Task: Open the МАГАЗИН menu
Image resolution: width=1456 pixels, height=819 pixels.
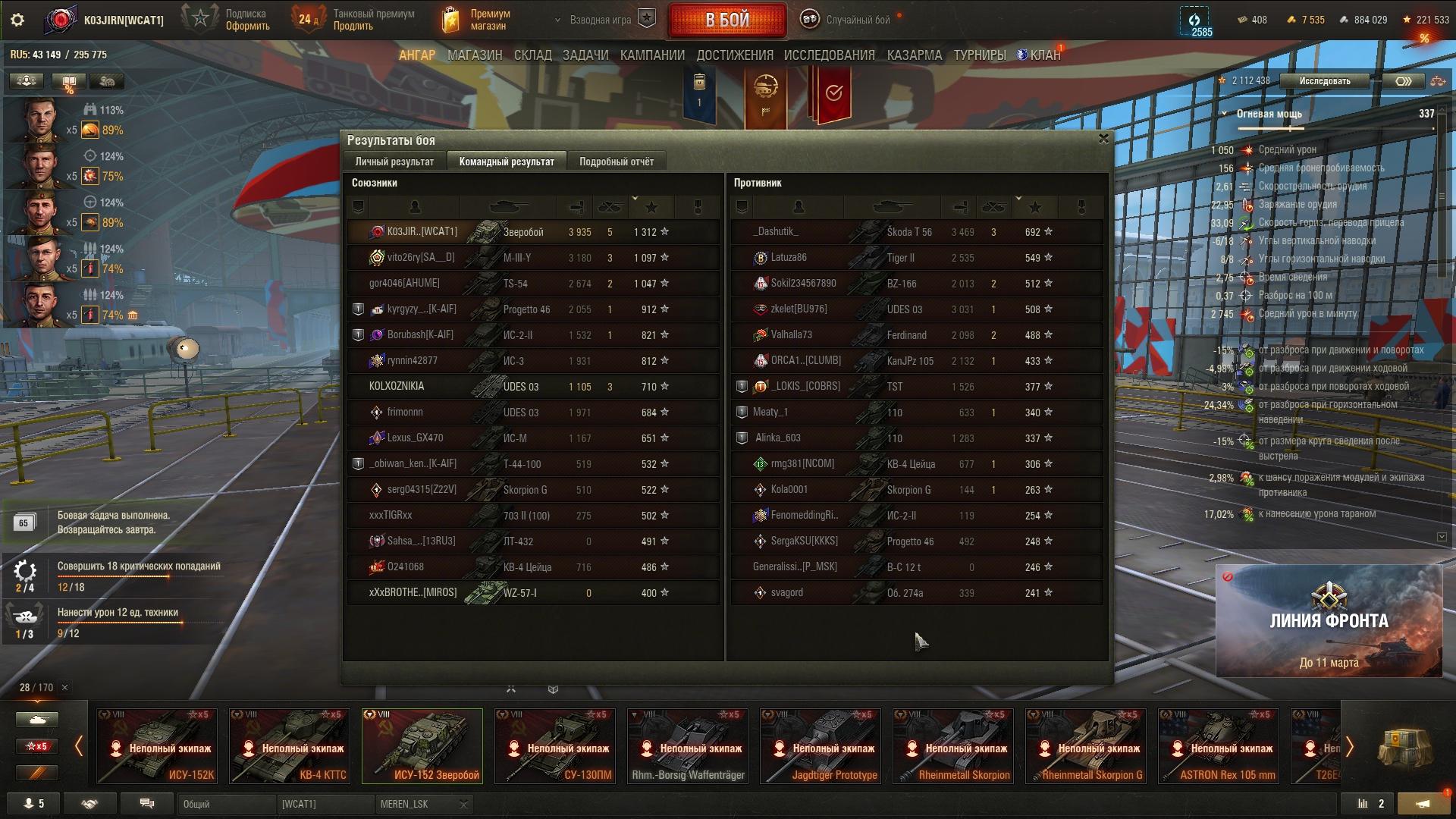Action: (475, 55)
